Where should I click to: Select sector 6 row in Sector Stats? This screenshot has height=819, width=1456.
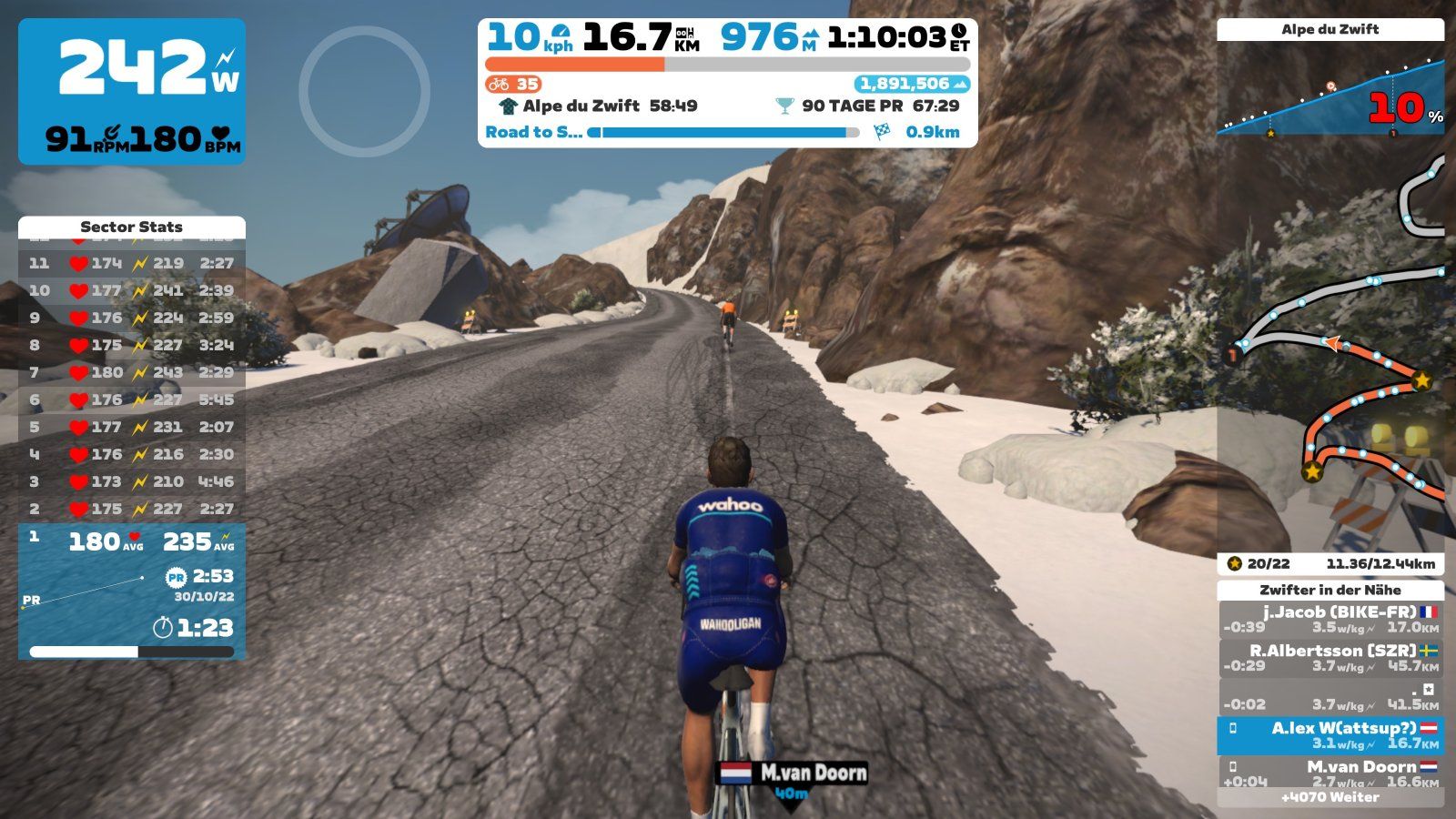(132, 399)
